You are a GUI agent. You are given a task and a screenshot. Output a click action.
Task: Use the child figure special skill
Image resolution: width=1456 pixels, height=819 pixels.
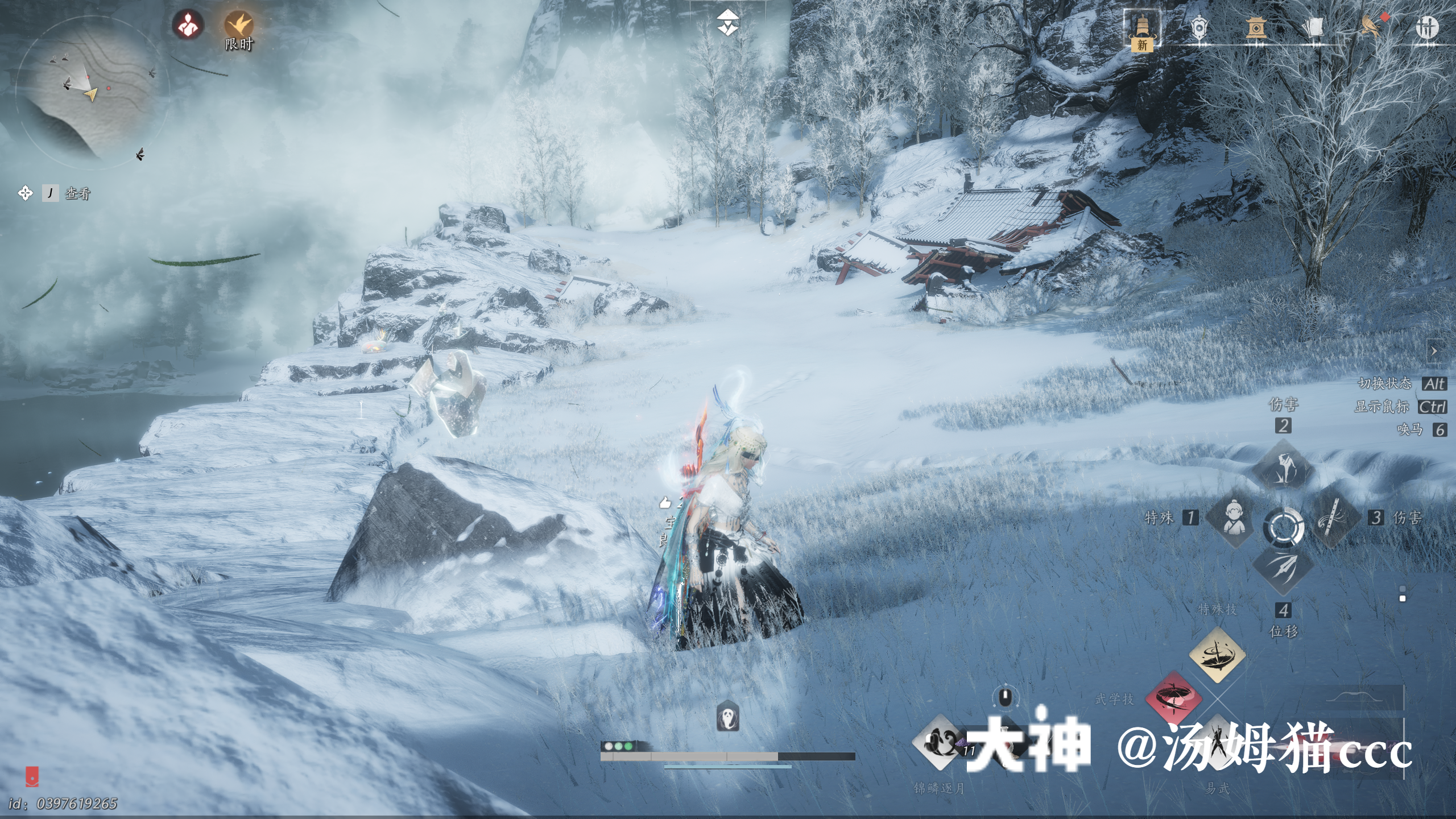click(1232, 518)
